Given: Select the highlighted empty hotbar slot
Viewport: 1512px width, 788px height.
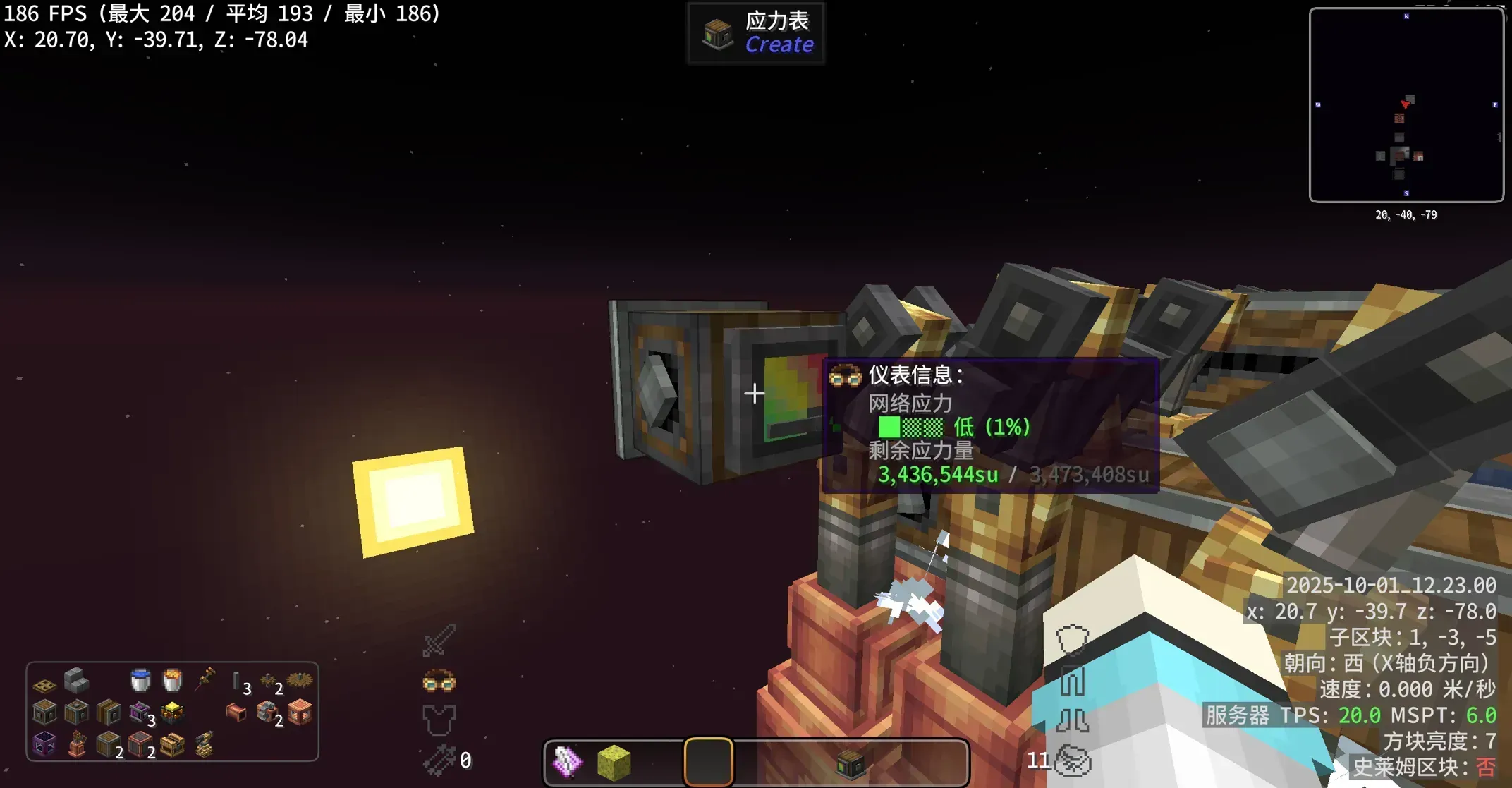Looking at the screenshot, I should (x=708, y=763).
